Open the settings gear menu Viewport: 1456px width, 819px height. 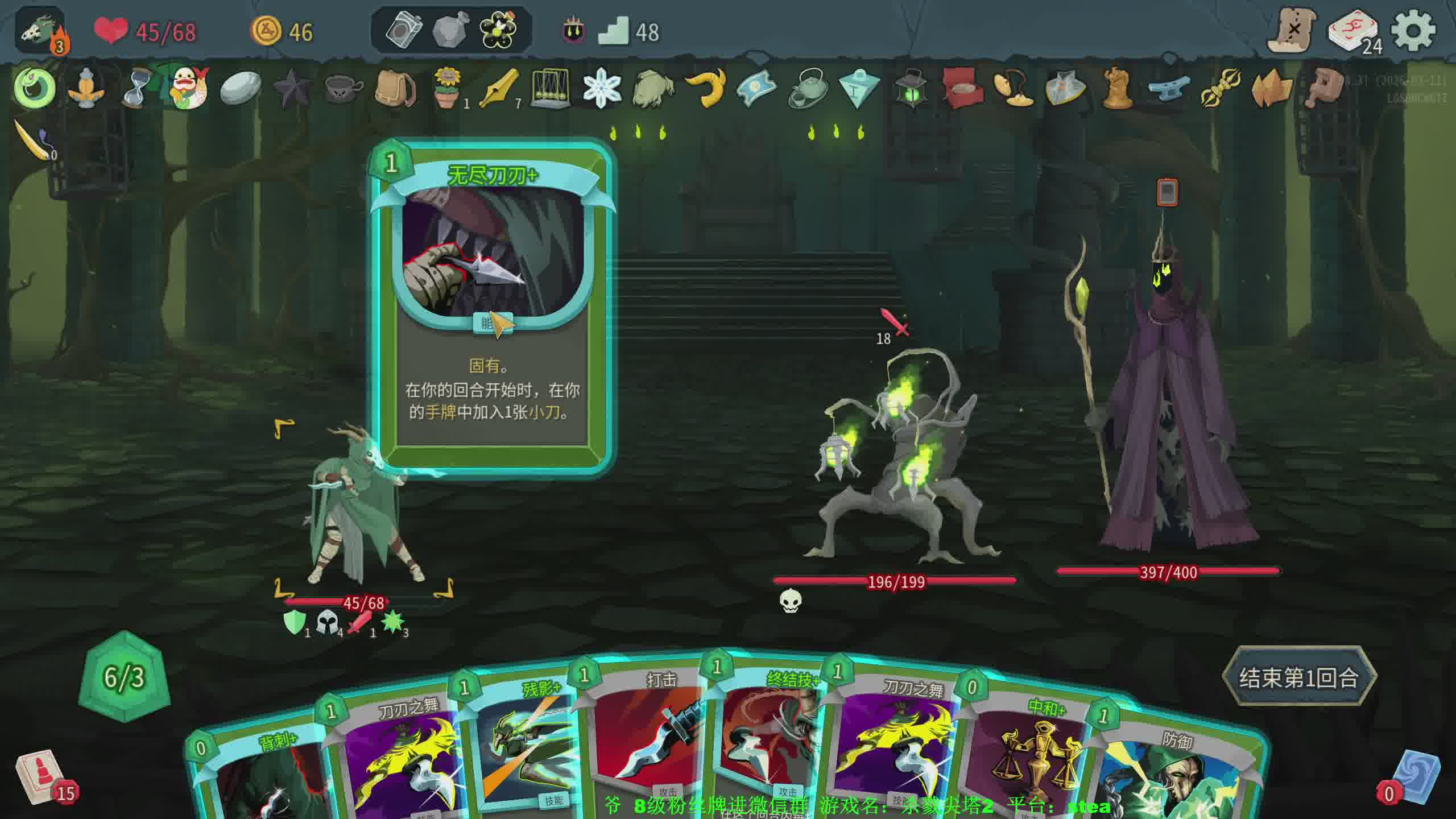click(1413, 31)
